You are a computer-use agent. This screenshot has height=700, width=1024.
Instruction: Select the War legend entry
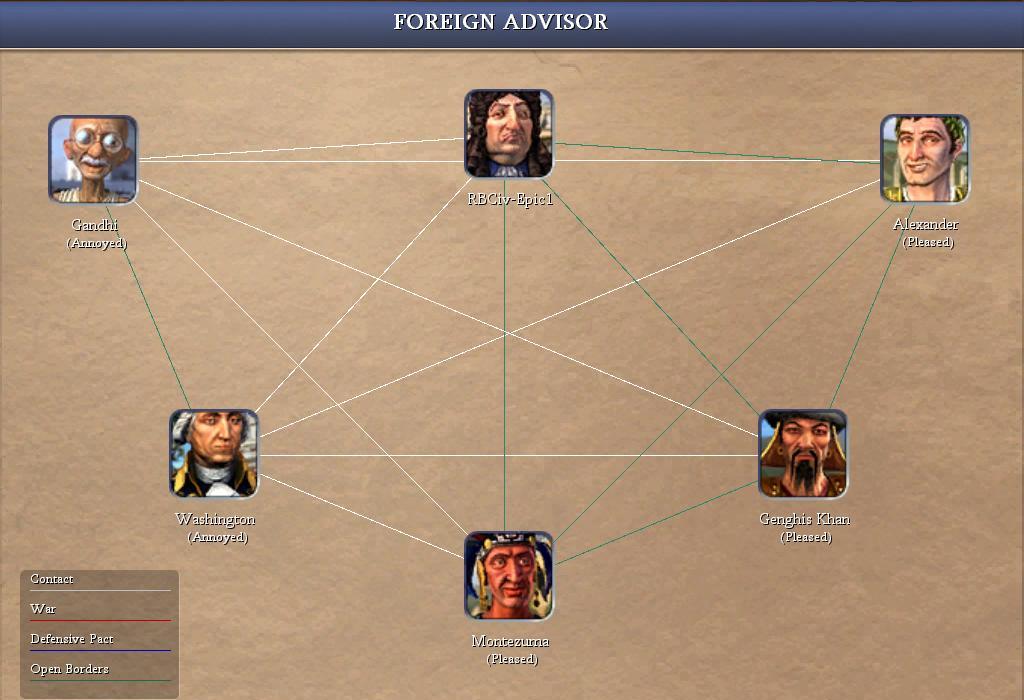click(43, 609)
